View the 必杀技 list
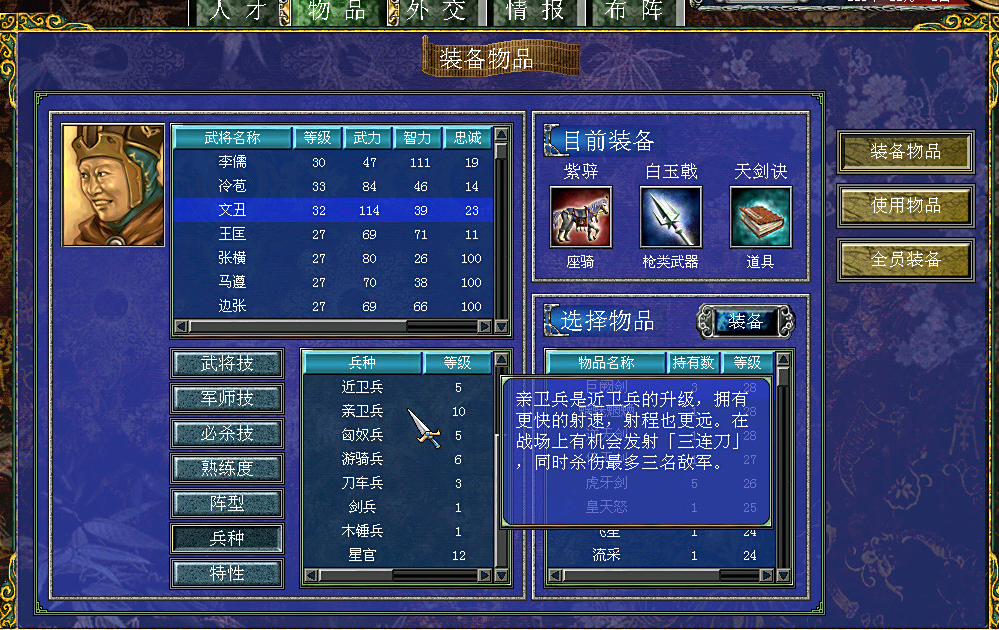The width and height of the screenshot is (999, 630). coord(227,433)
